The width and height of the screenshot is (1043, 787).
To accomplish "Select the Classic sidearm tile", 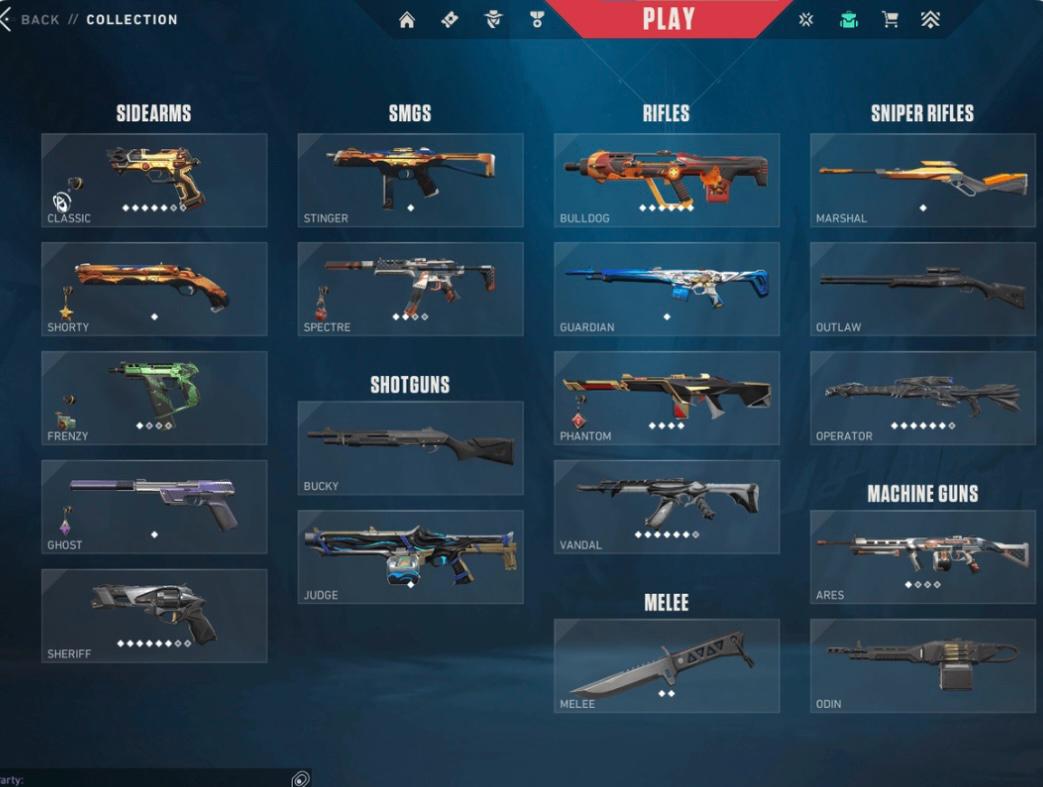I will [x=154, y=180].
